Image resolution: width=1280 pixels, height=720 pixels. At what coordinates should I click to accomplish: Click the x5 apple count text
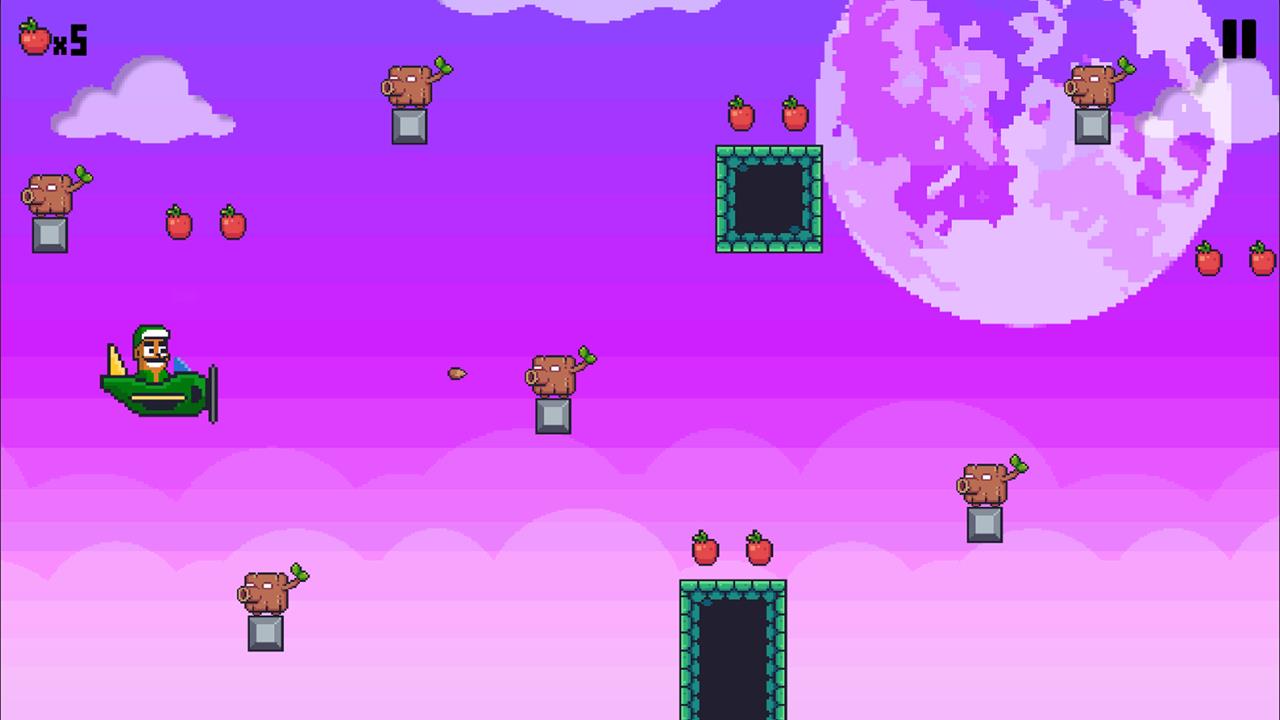69,40
